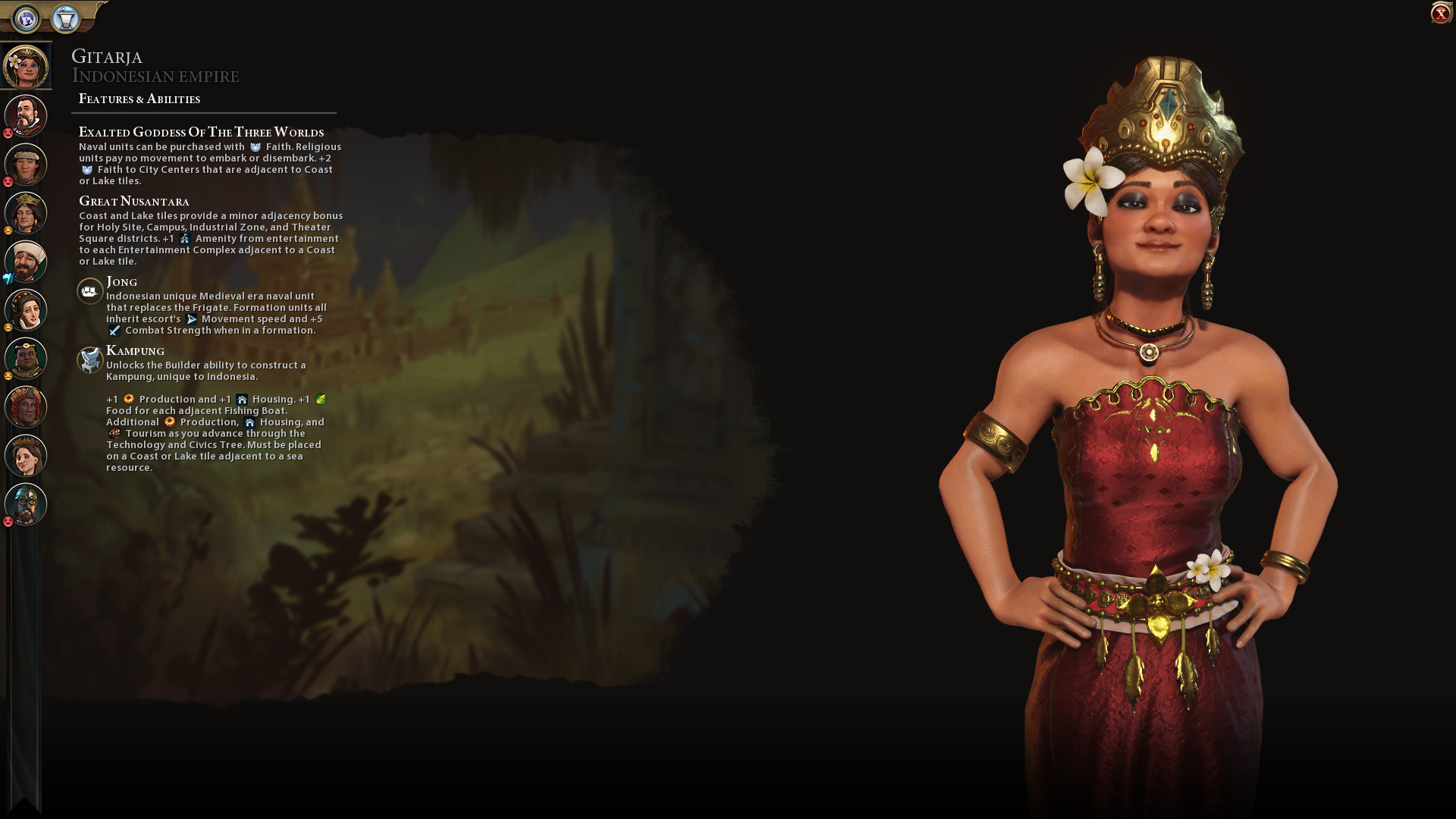Select the queen wearing a gold crown
The image size is (1456, 819).
pyautogui.click(x=26, y=213)
